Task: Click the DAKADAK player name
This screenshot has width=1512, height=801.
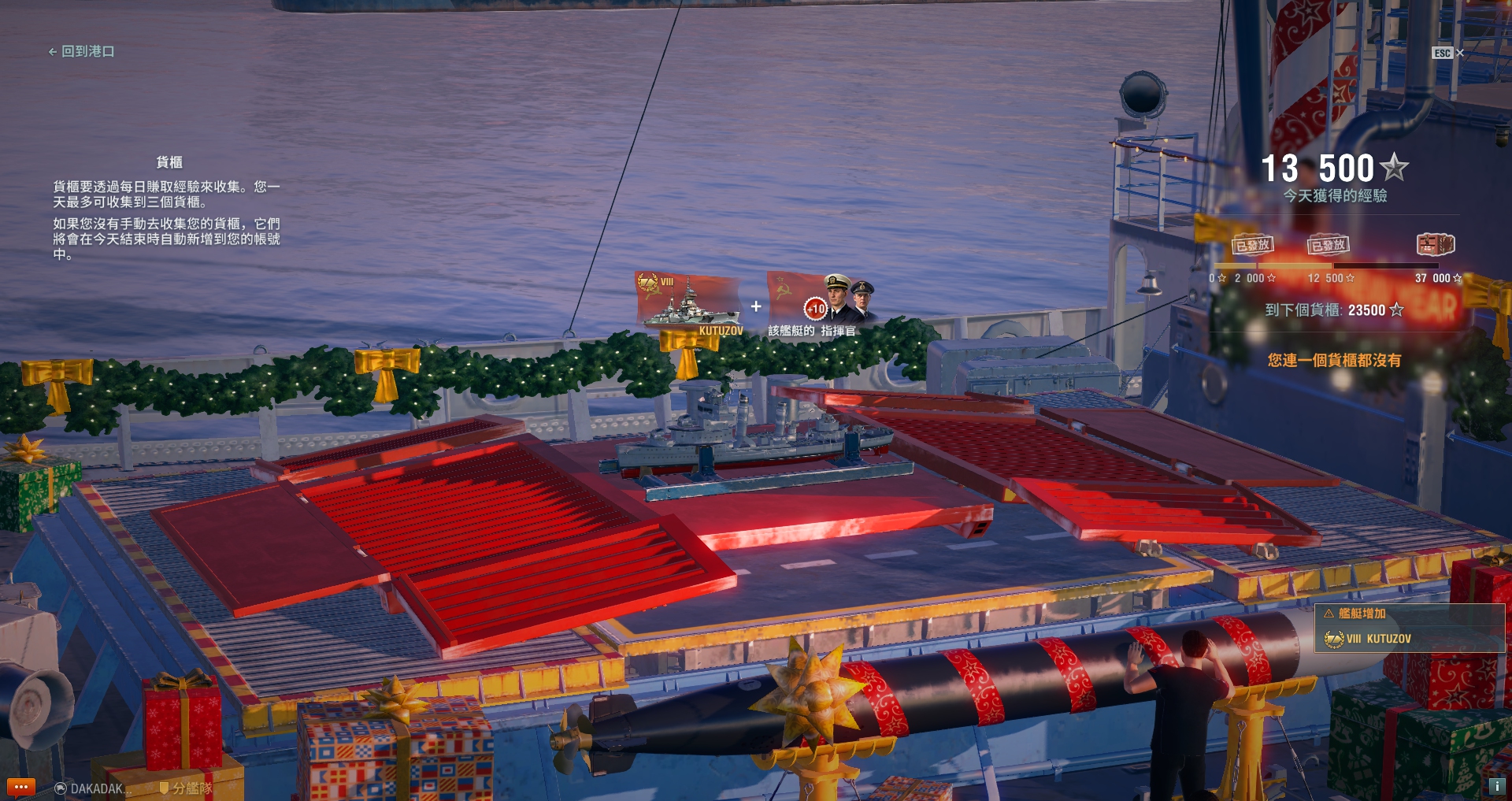Action: (x=94, y=788)
